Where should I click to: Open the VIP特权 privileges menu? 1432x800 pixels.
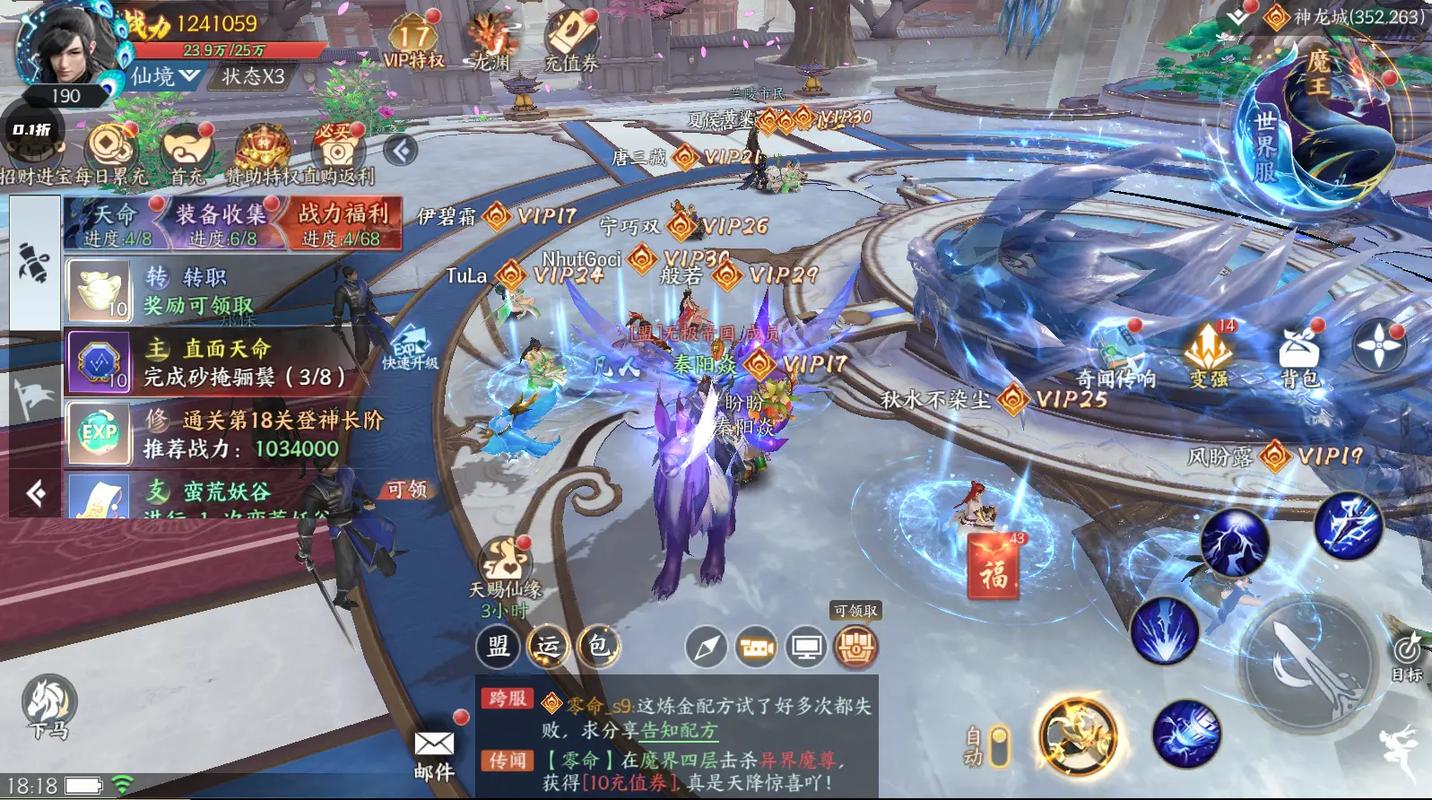[x=413, y=40]
